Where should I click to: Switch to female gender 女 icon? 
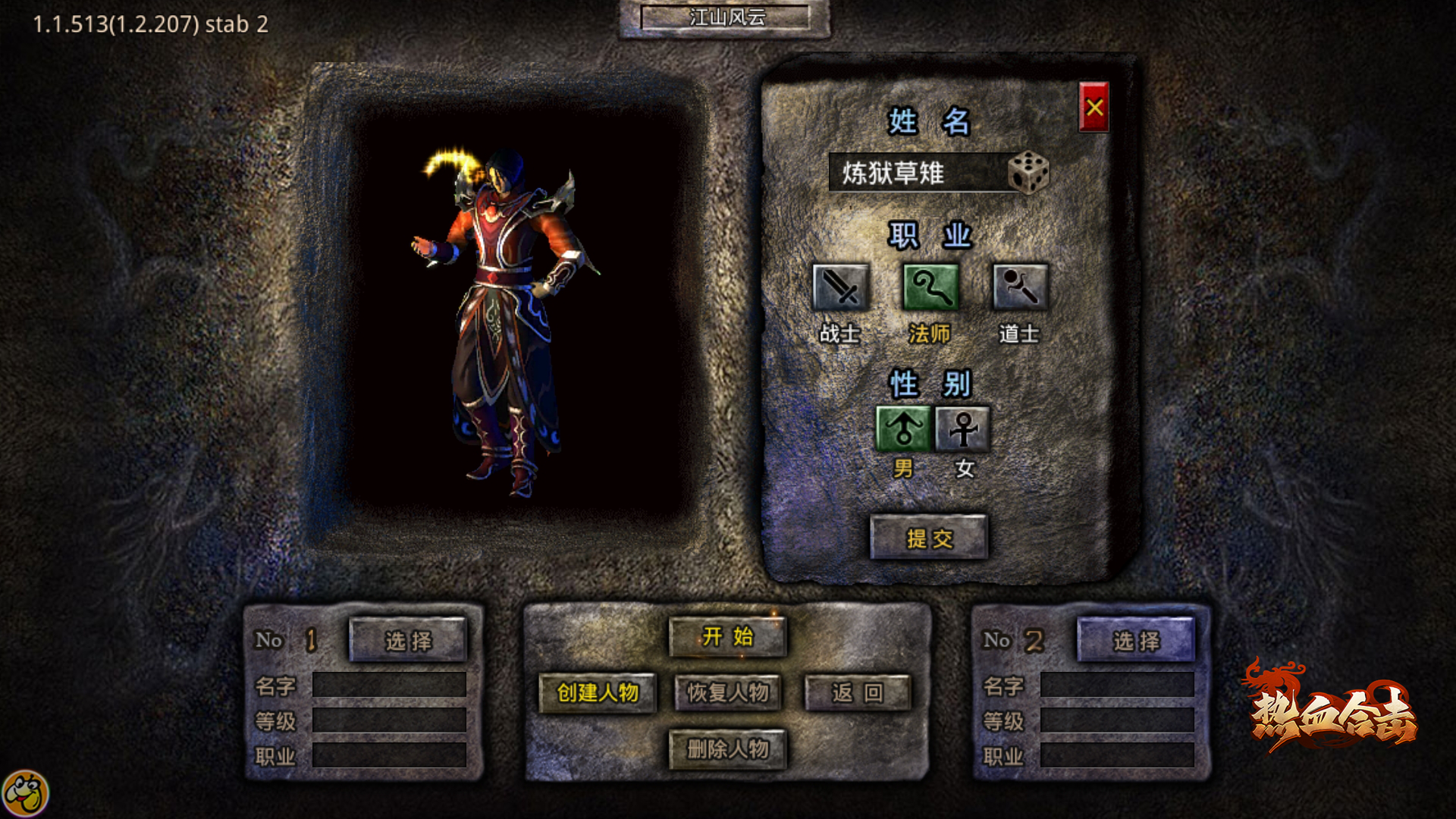(x=963, y=429)
